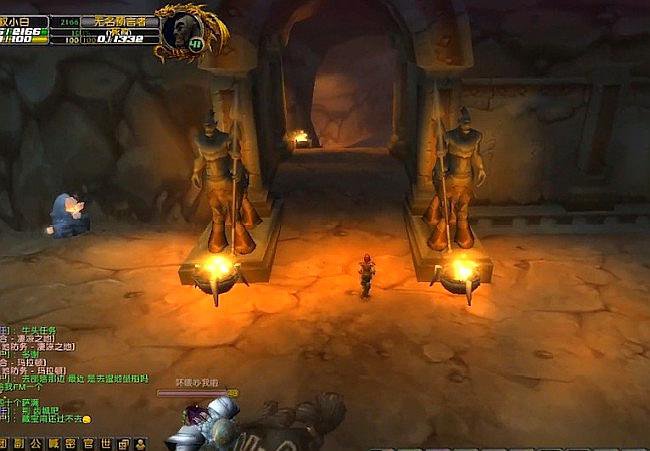Open the 官 officer chat channel

(x=87, y=443)
